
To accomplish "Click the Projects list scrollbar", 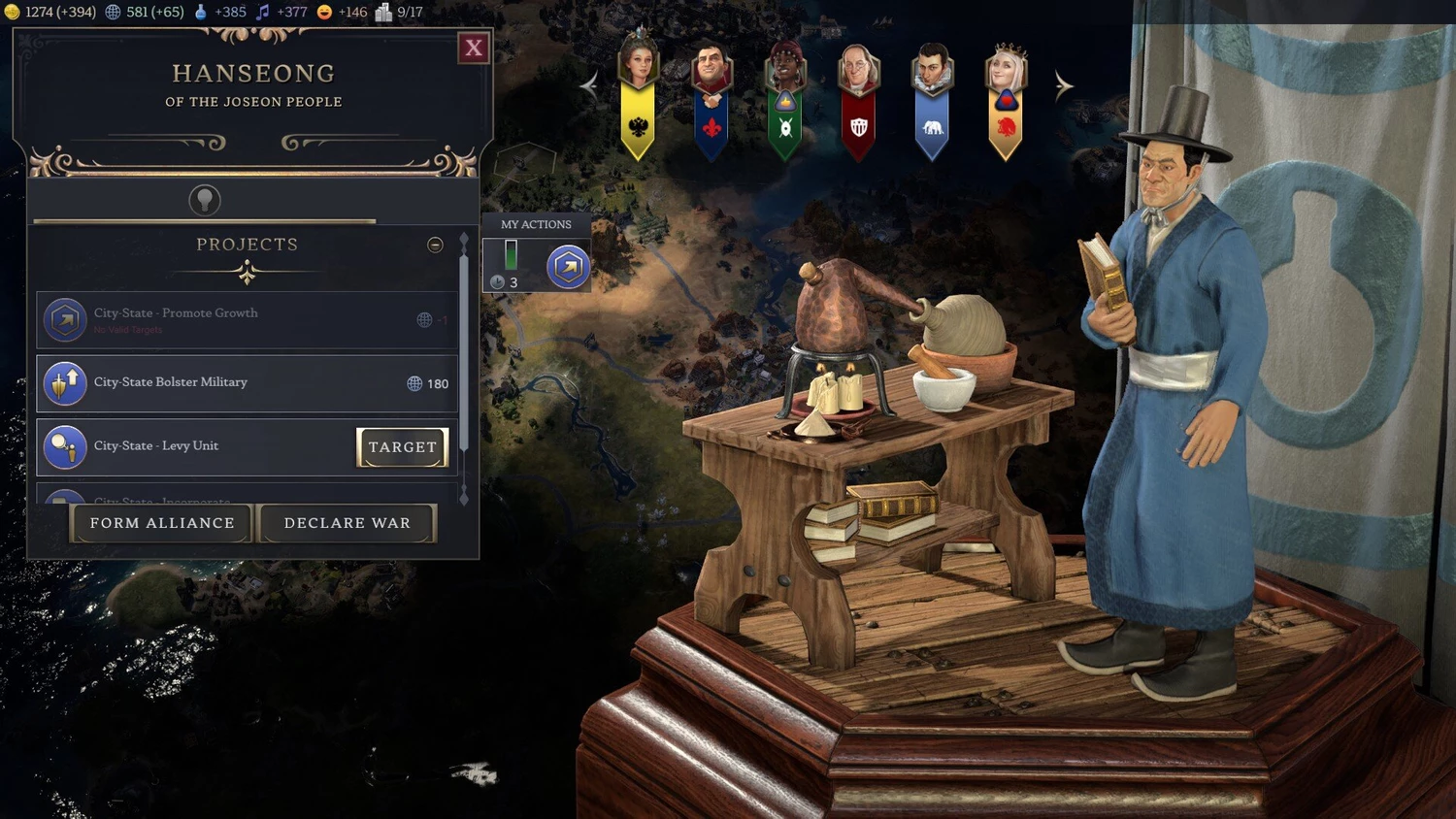I will coord(464,340).
